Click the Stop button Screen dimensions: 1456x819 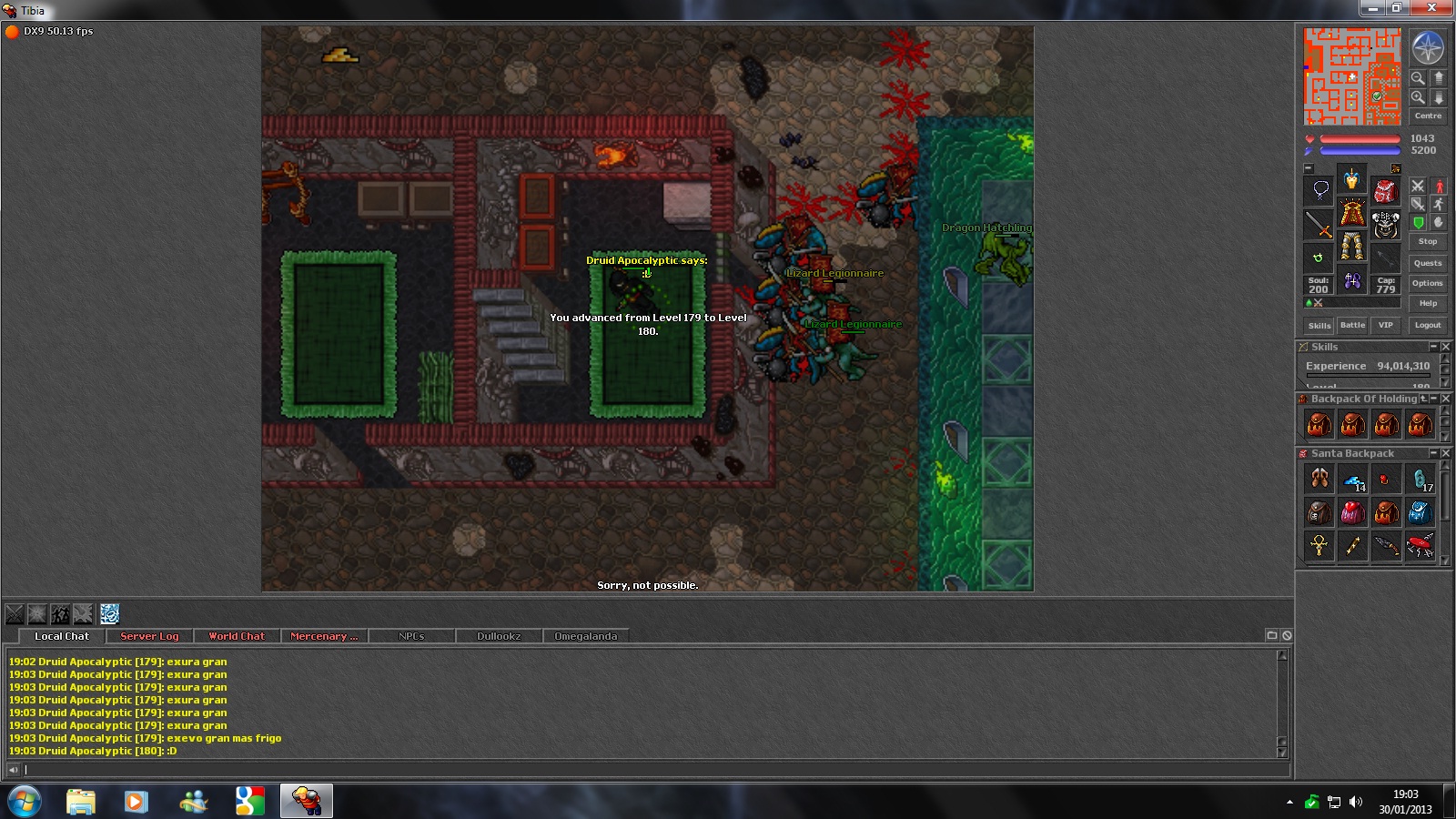tap(1427, 242)
